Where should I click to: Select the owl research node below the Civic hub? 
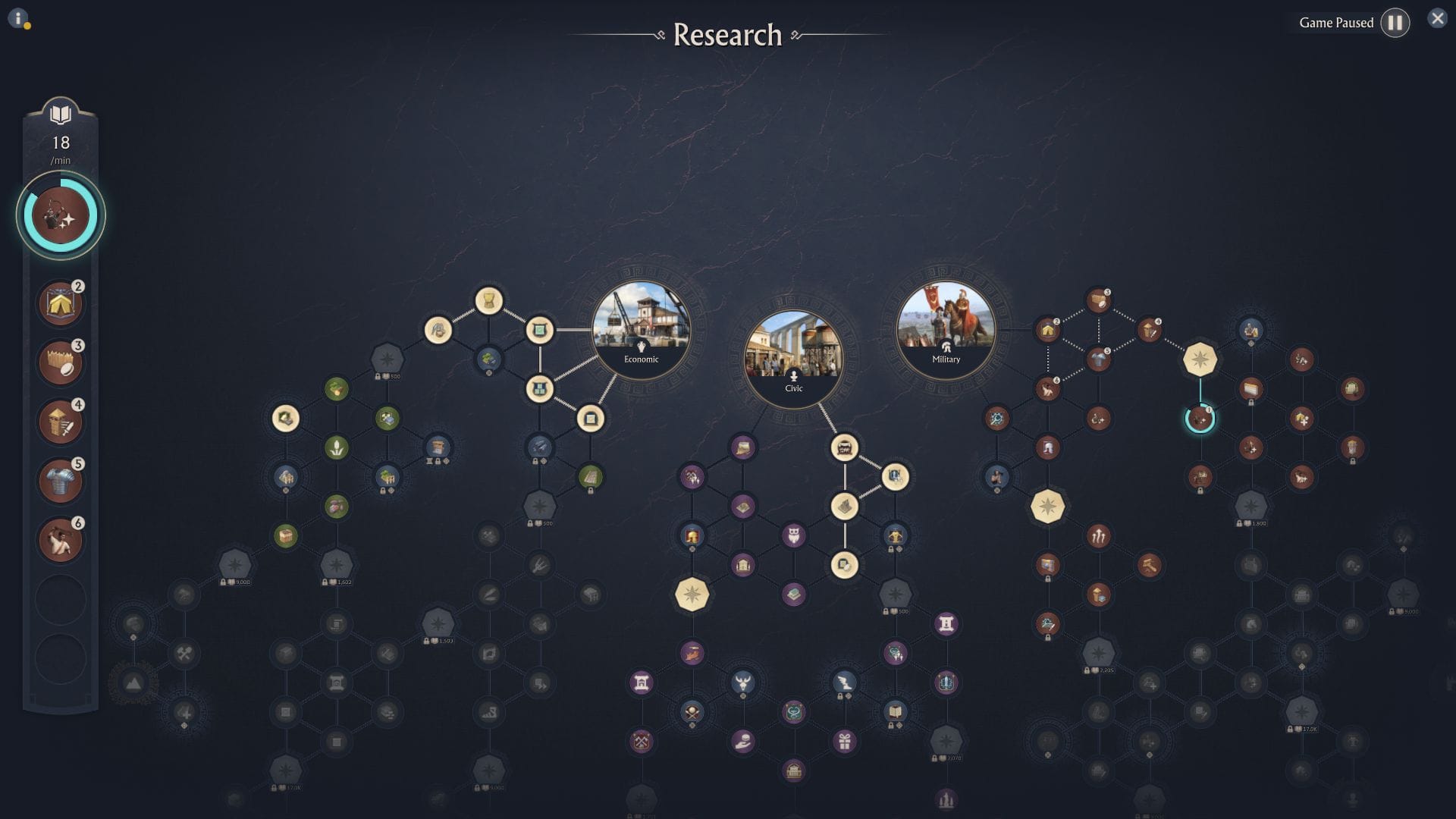coord(795,536)
